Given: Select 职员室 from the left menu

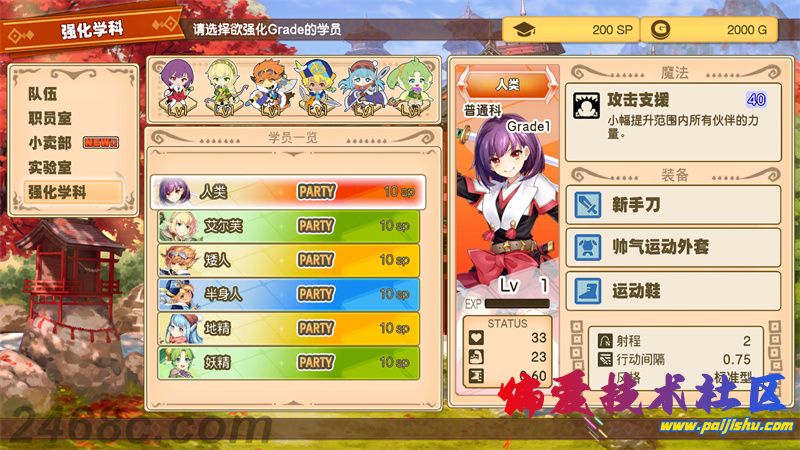Looking at the screenshot, I should point(50,118).
